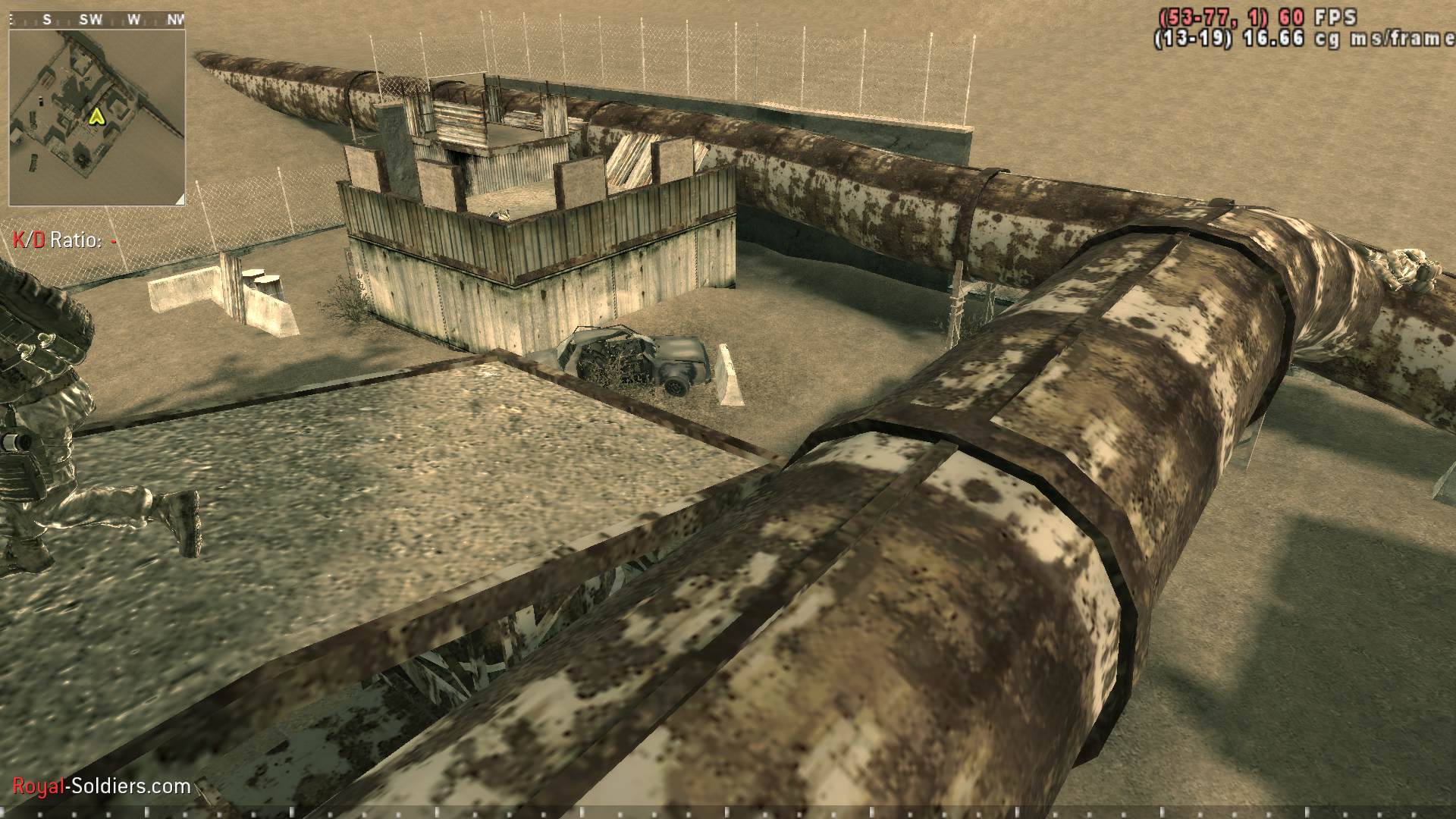Select the cg label in the stats overlay
1456x819 pixels.
click(x=1326, y=38)
